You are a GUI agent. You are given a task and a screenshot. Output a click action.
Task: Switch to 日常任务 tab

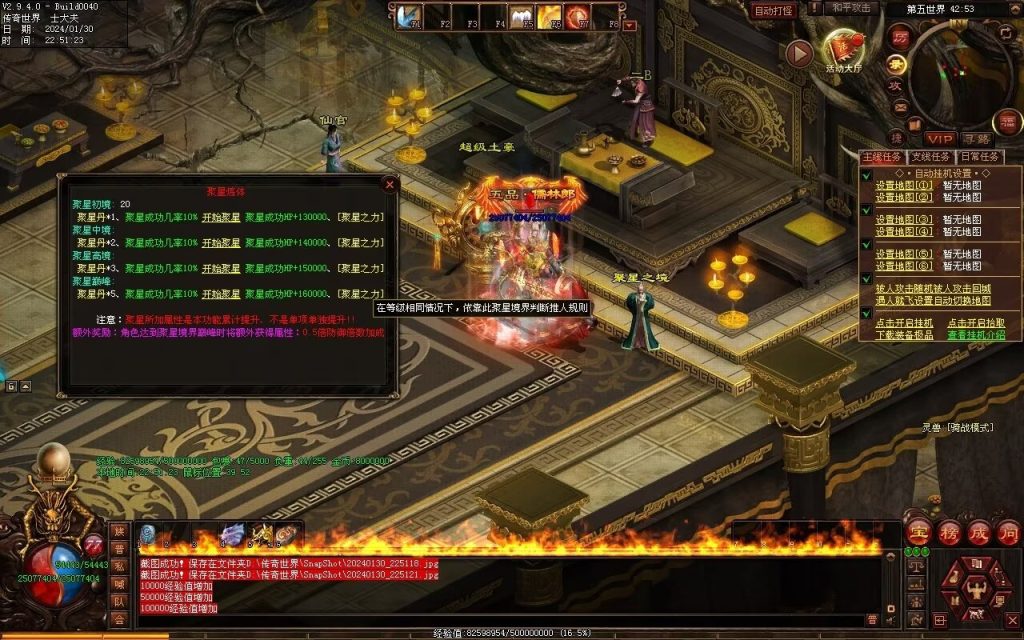[x=980, y=157]
